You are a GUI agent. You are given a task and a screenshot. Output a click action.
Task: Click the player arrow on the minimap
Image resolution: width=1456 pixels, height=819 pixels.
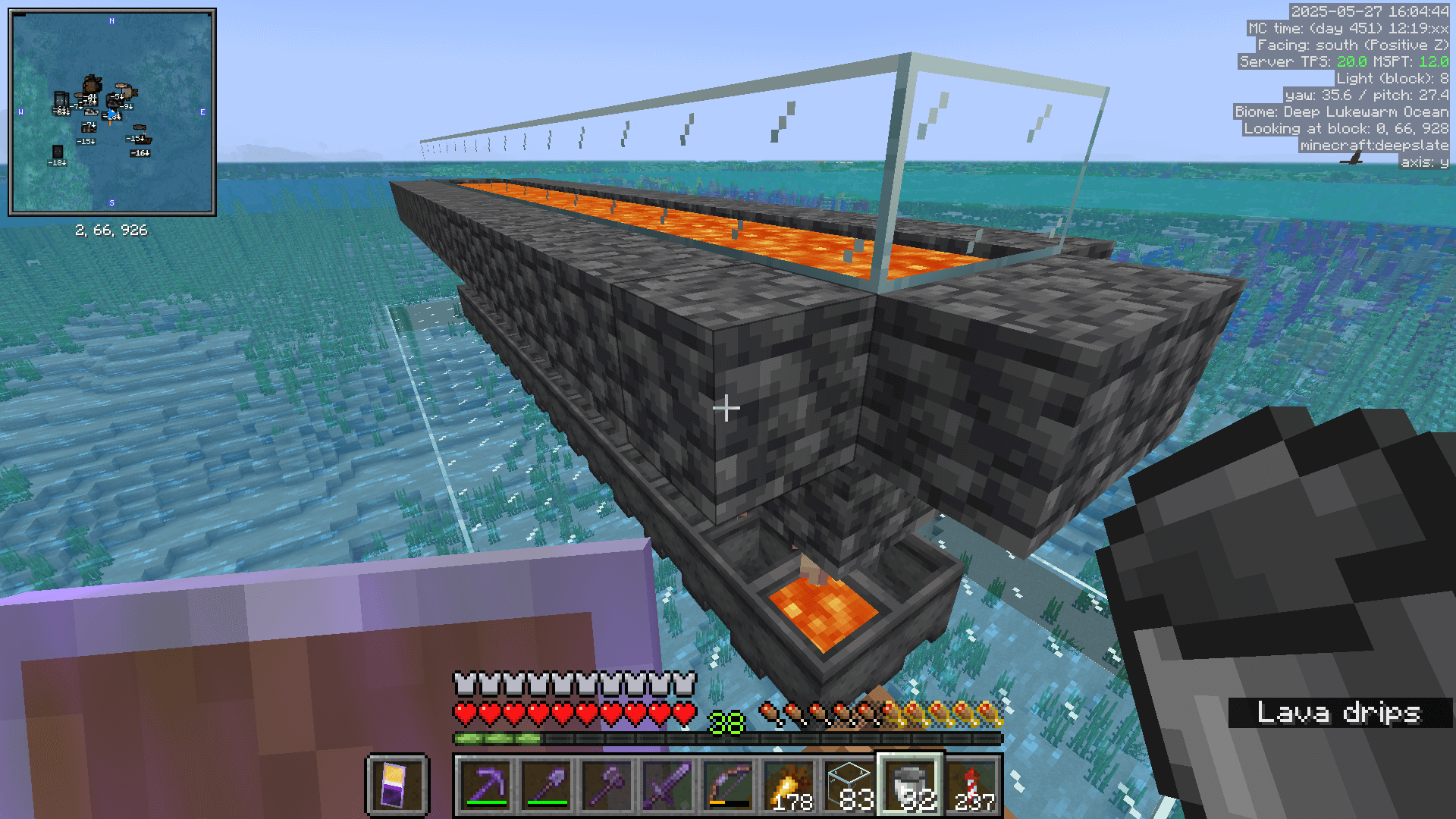pyautogui.click(x=111, y=114)
